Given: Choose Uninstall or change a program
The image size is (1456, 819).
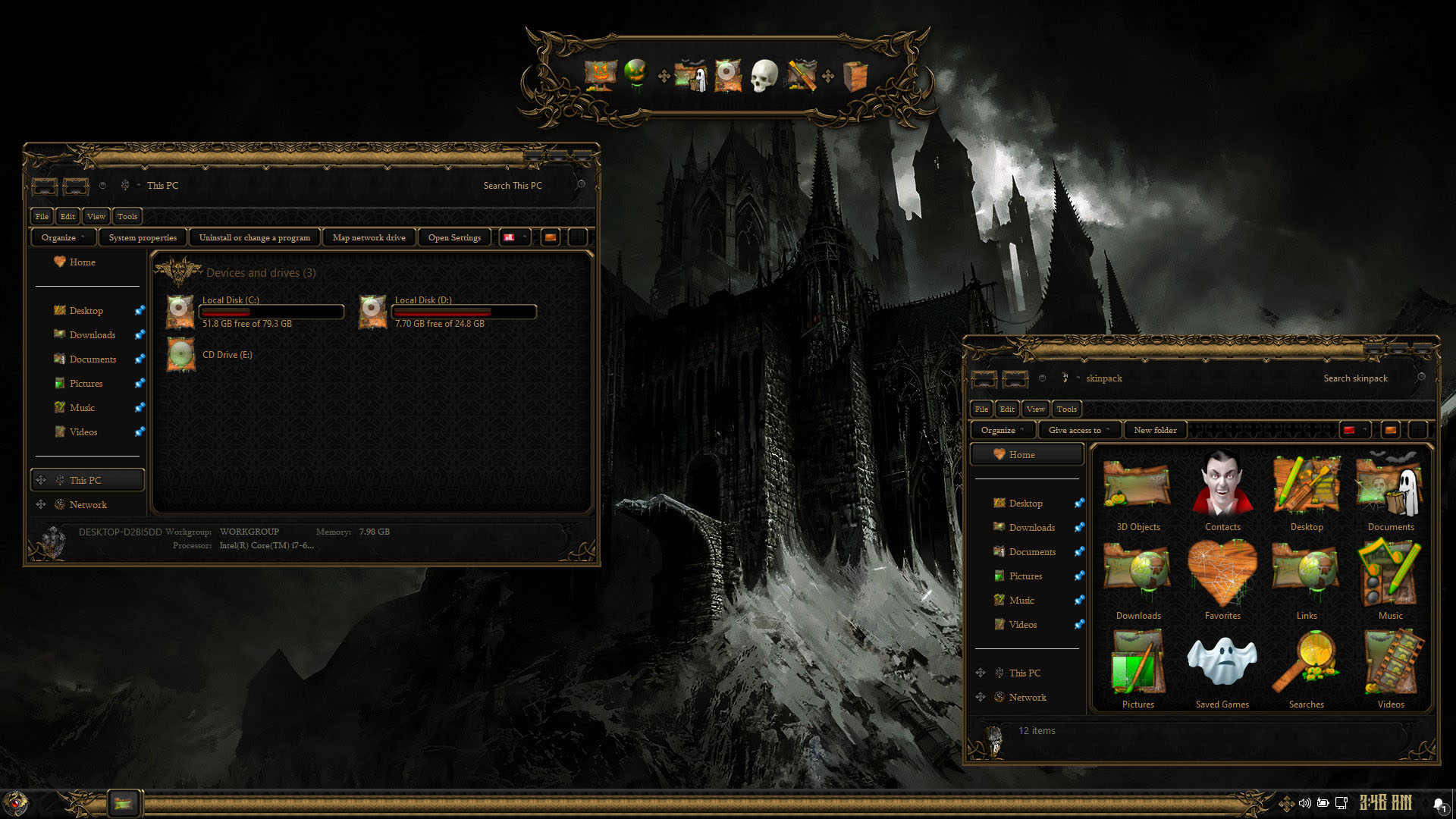Looking at the screenshot, I should [254, 237].
